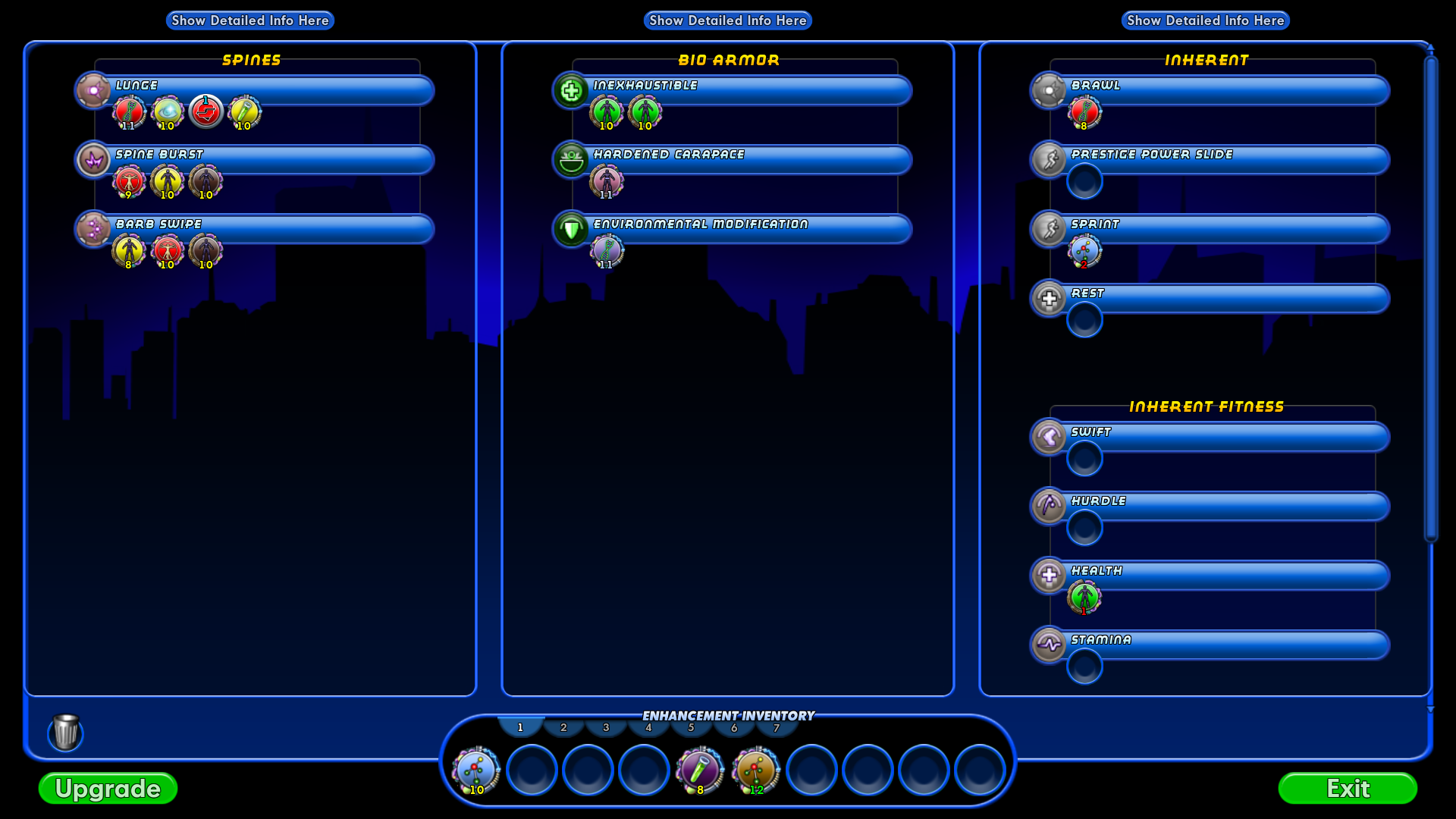This screenshot has width=1456, height=819.
Task: Click the Upgrade button
Action: tap(107, 789)
